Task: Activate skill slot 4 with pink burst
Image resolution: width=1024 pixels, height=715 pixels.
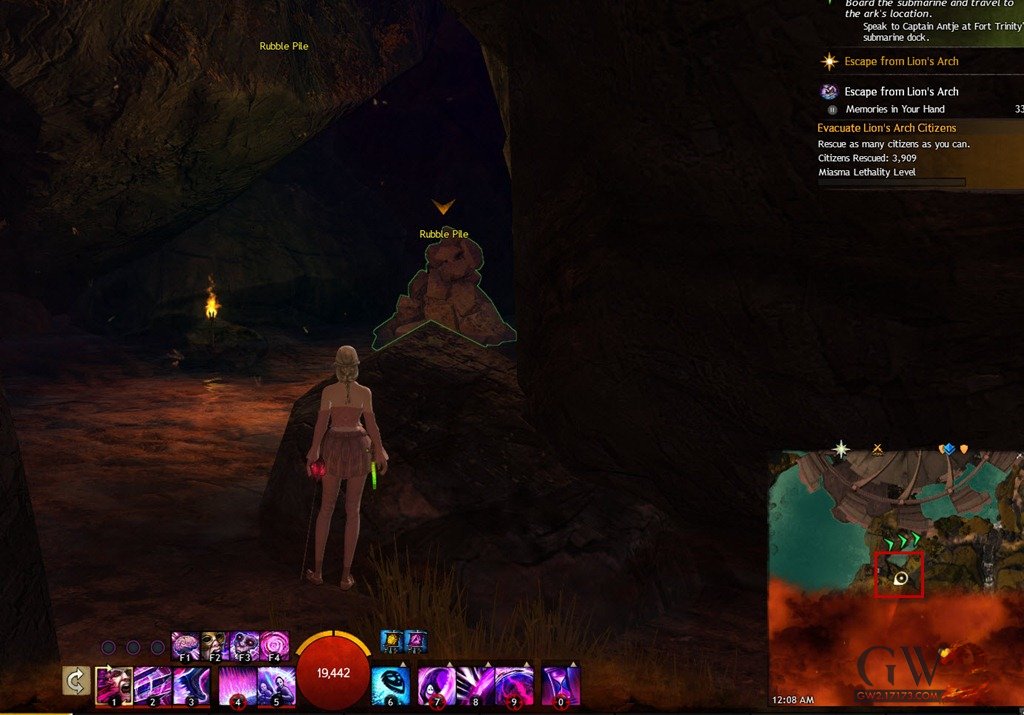Action: tap(237, 685)
